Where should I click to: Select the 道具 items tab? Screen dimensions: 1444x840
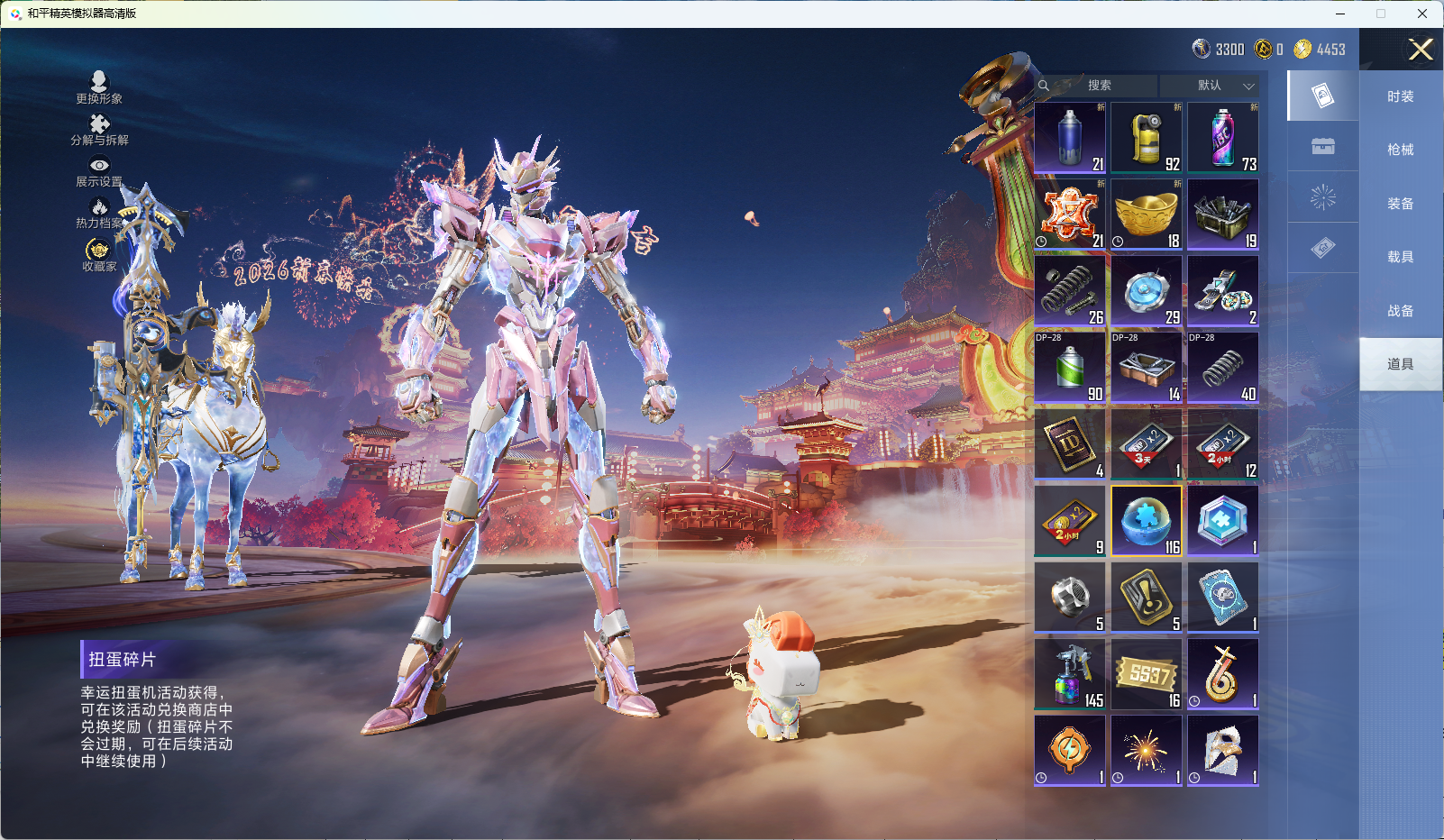pyautogui.click(x=1400, y=364)
